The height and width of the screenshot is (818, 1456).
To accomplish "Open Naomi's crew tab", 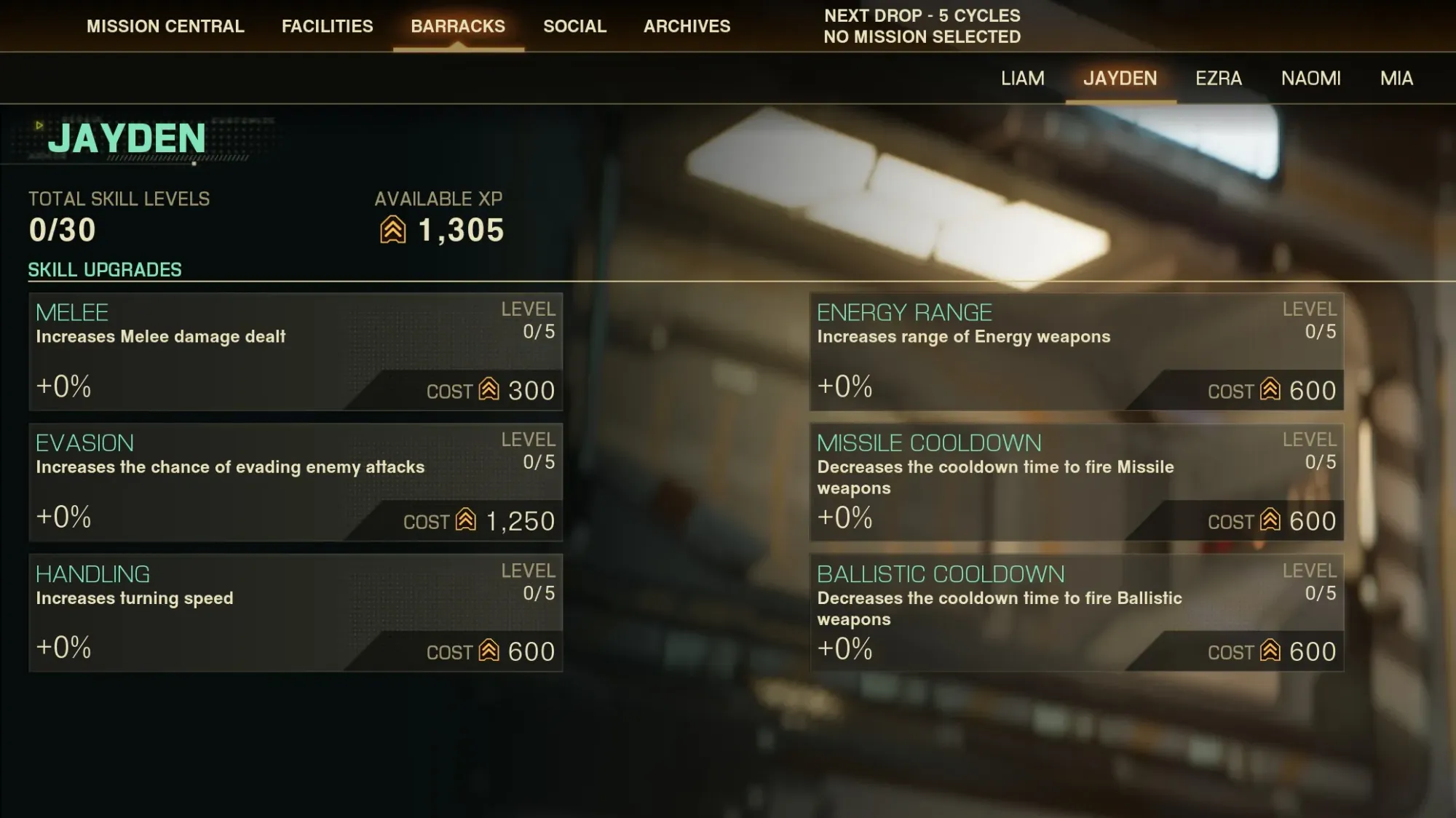I will [x=1311, y=79].
